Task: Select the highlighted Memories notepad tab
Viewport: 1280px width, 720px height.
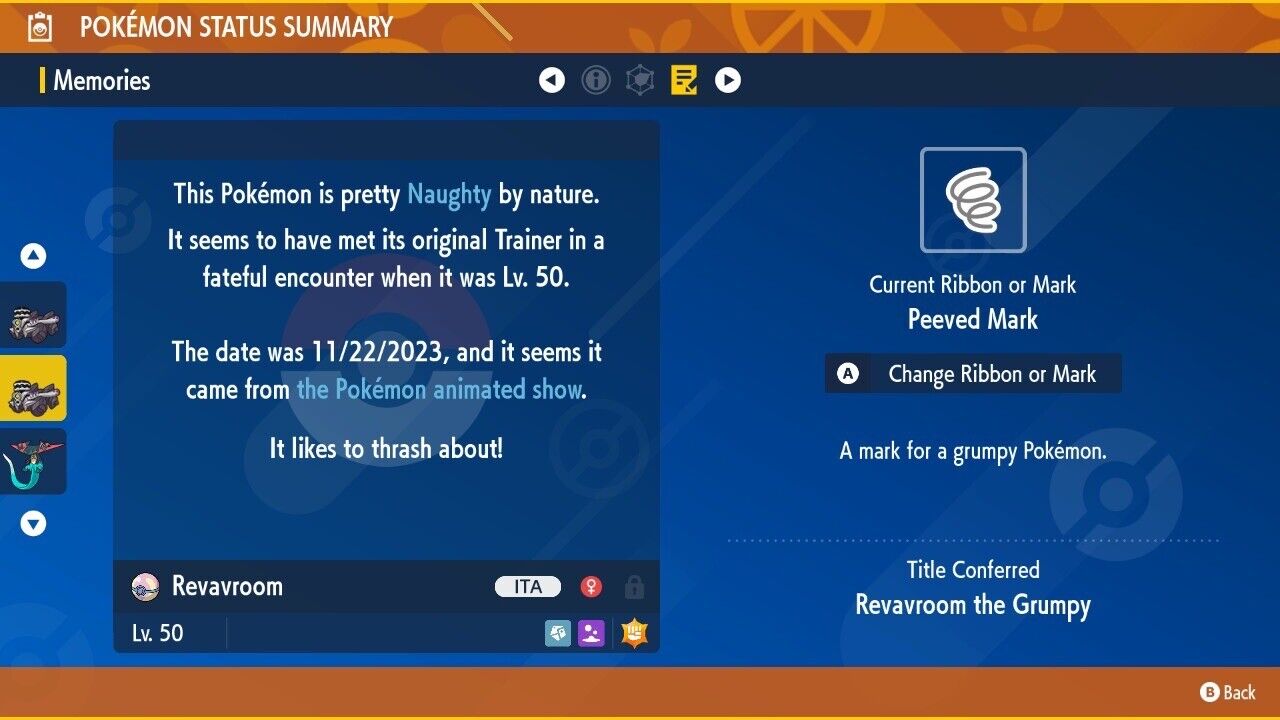Action: tap(684, 80)
